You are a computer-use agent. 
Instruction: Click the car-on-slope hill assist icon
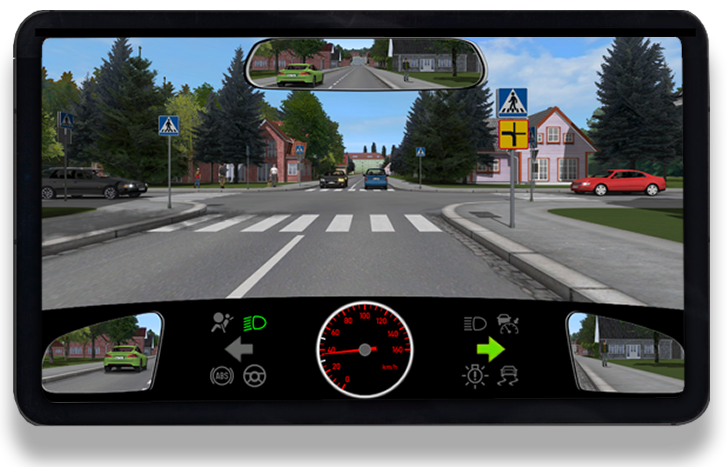508,323
